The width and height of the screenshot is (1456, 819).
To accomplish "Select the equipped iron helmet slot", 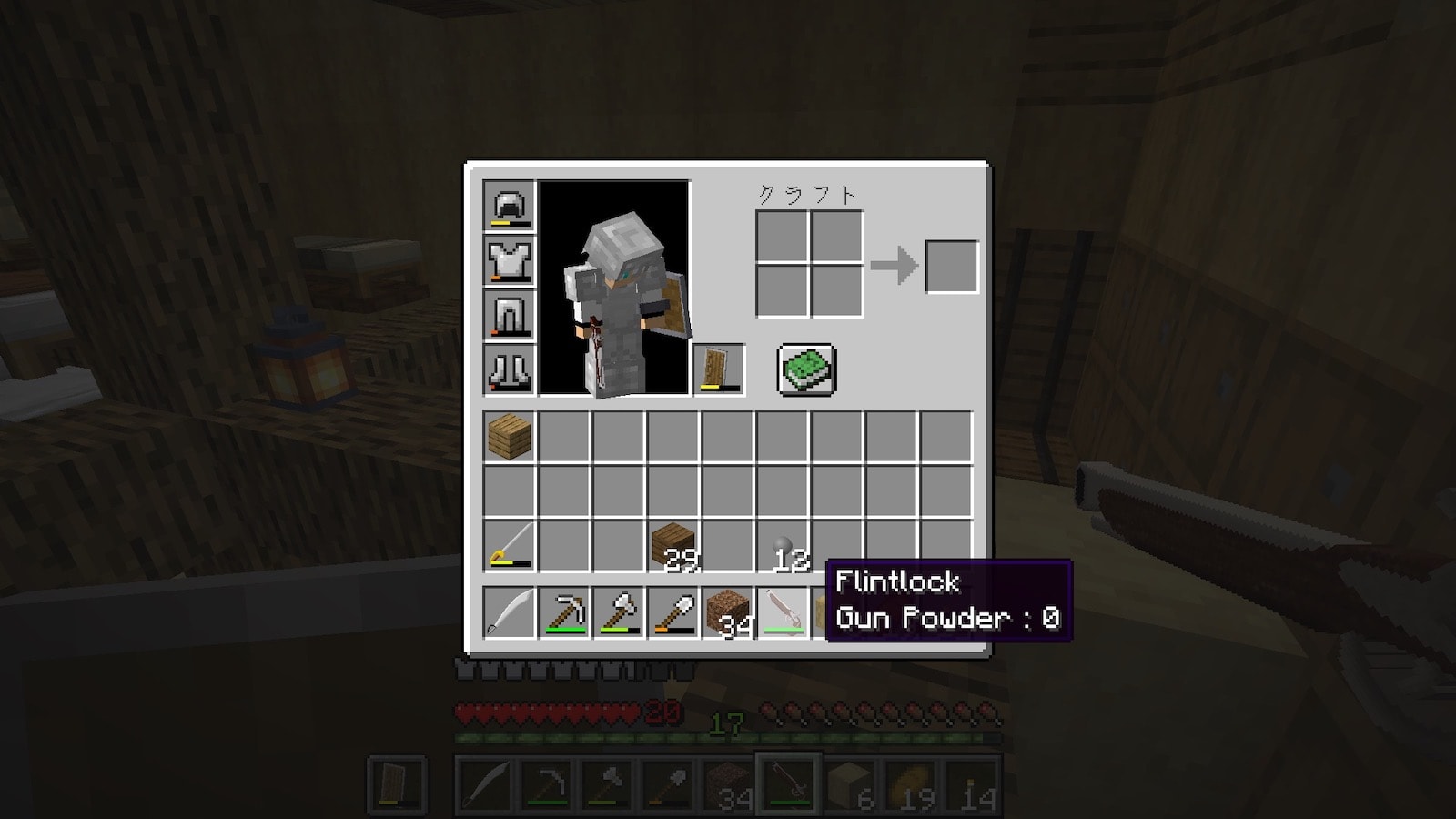I will click(x=510, y=206).
